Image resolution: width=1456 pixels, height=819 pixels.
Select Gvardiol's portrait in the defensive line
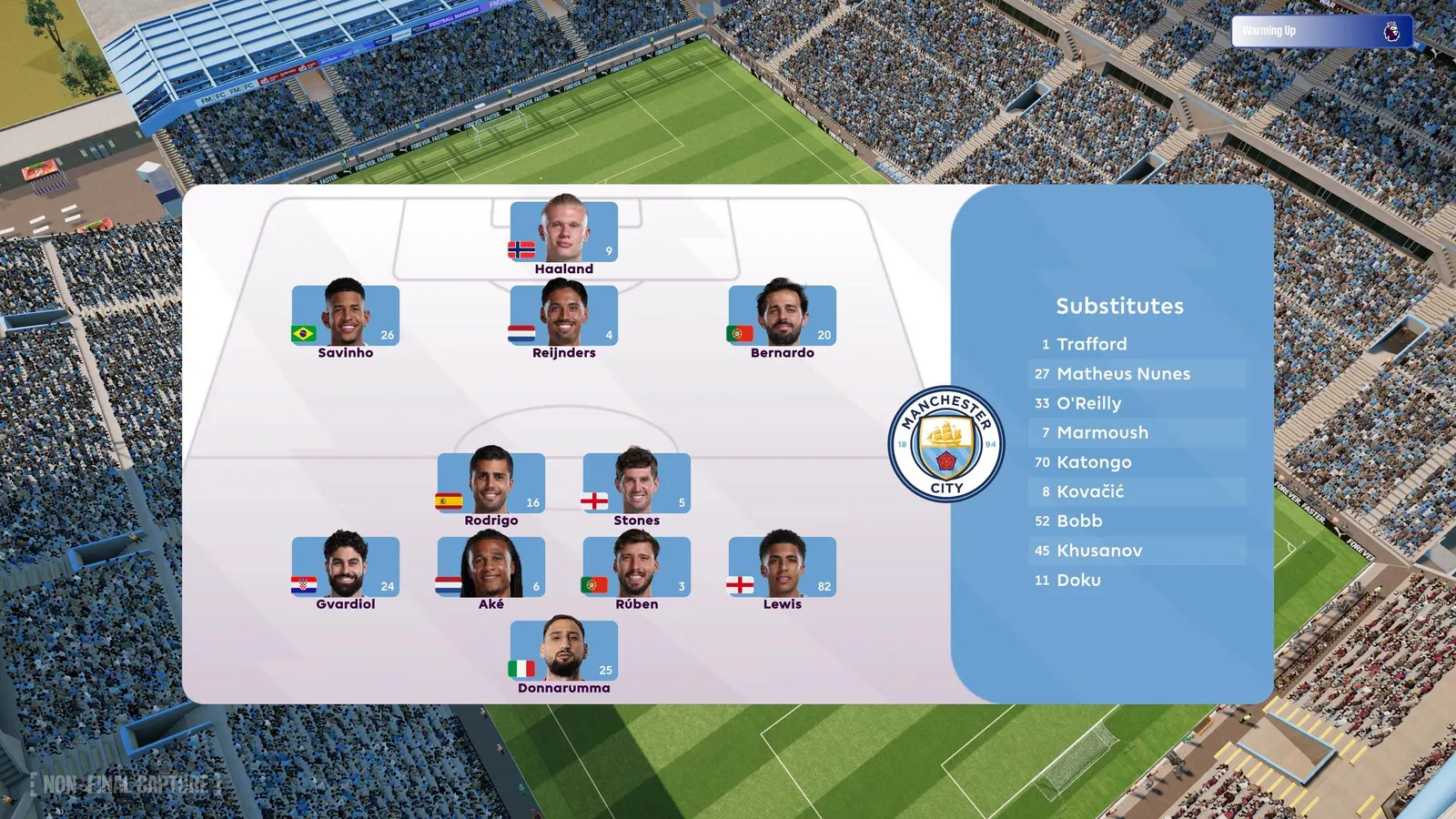346,564
